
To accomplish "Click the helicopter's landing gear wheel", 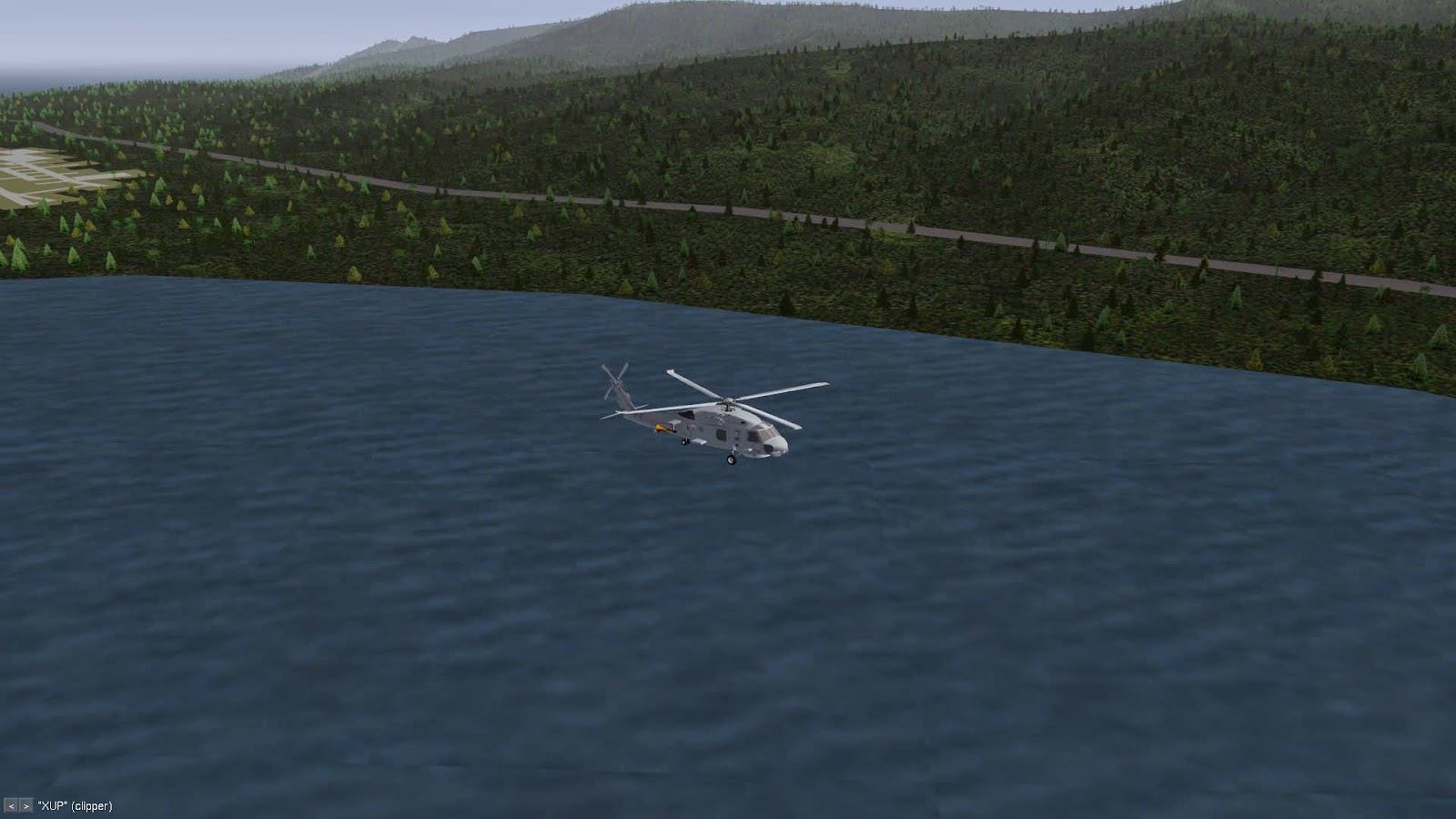I will click(732, 460).
